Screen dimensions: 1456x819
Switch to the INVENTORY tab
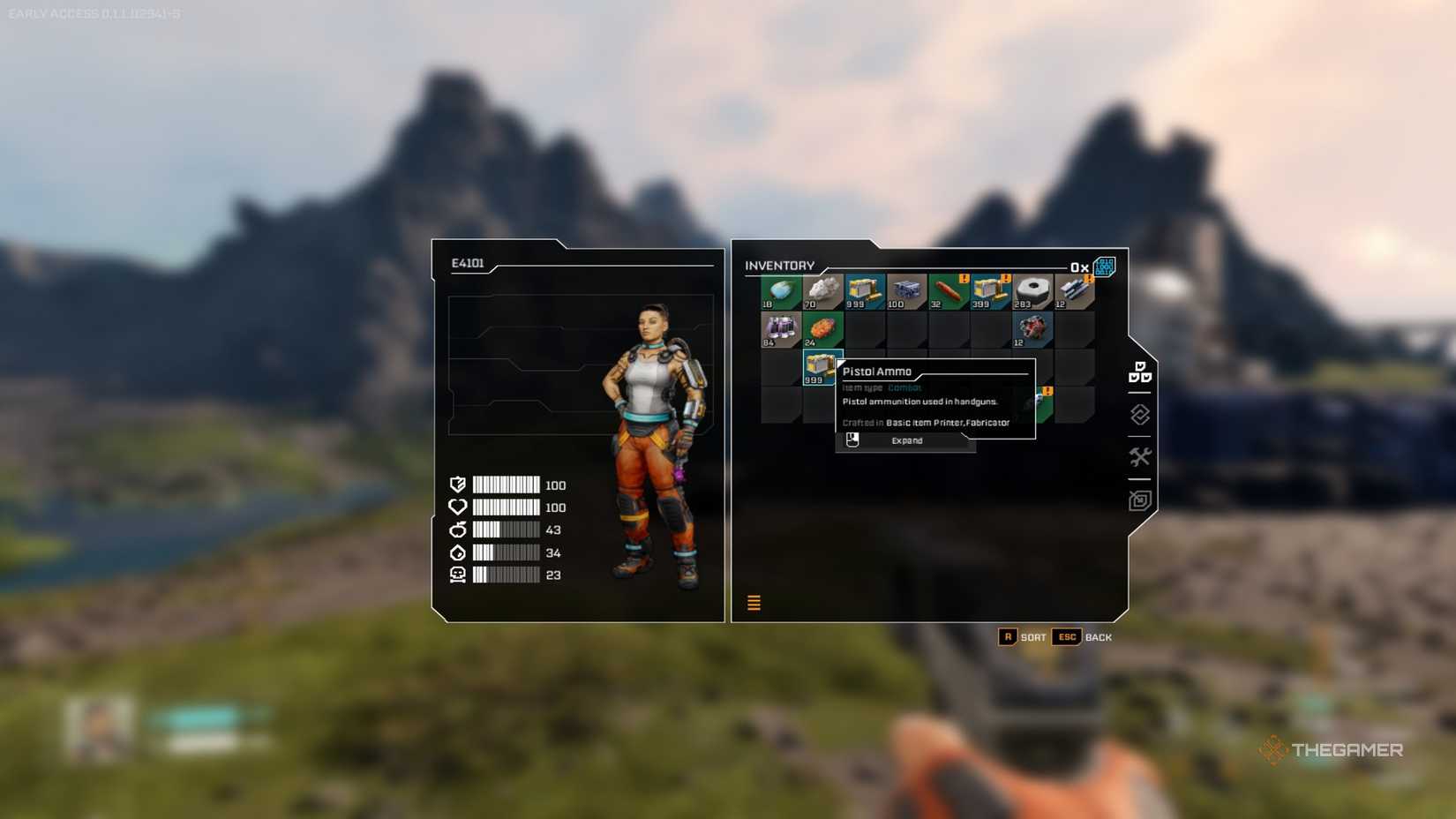780,266
